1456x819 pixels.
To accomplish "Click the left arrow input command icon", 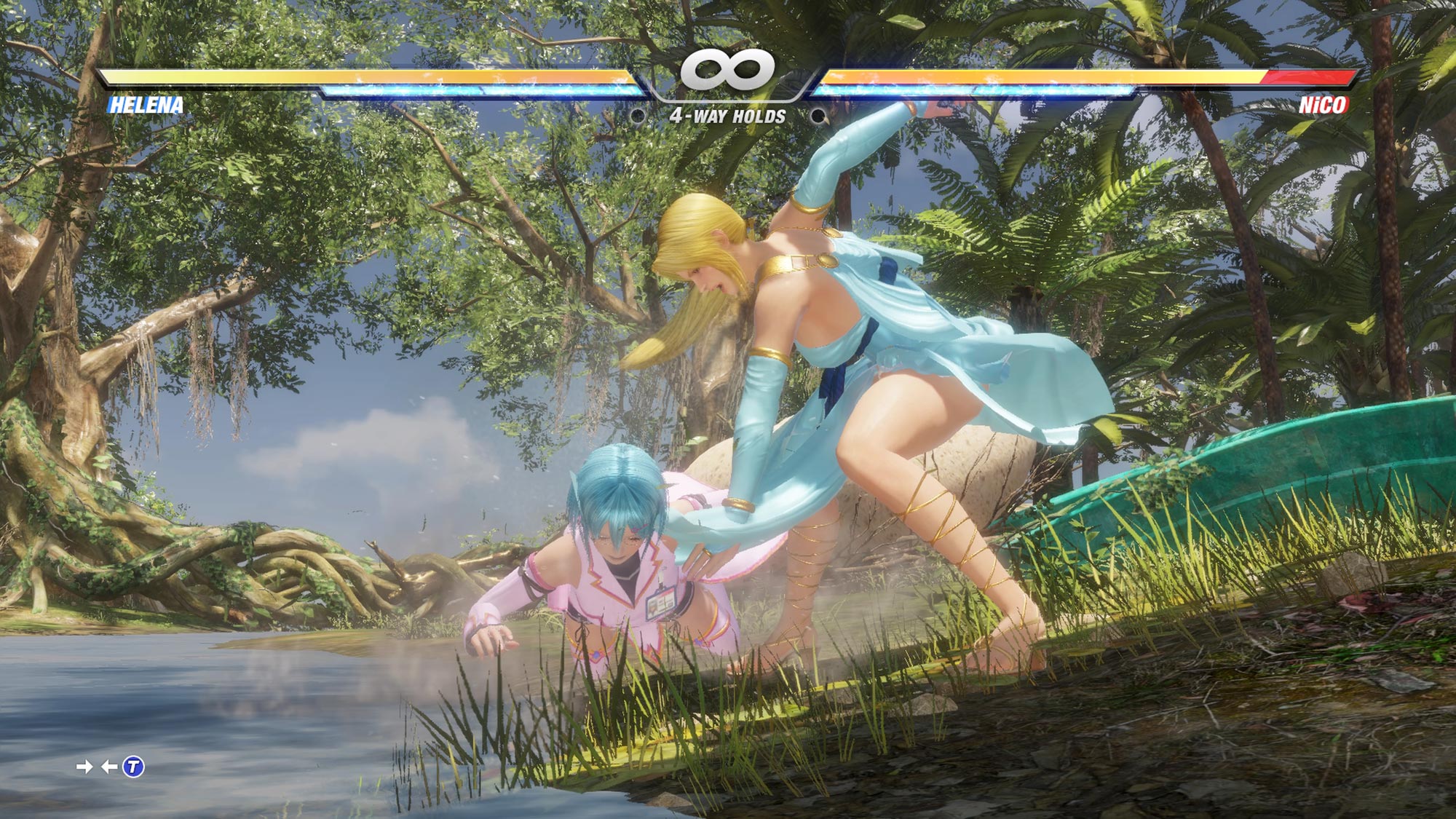I will [108, 766].
